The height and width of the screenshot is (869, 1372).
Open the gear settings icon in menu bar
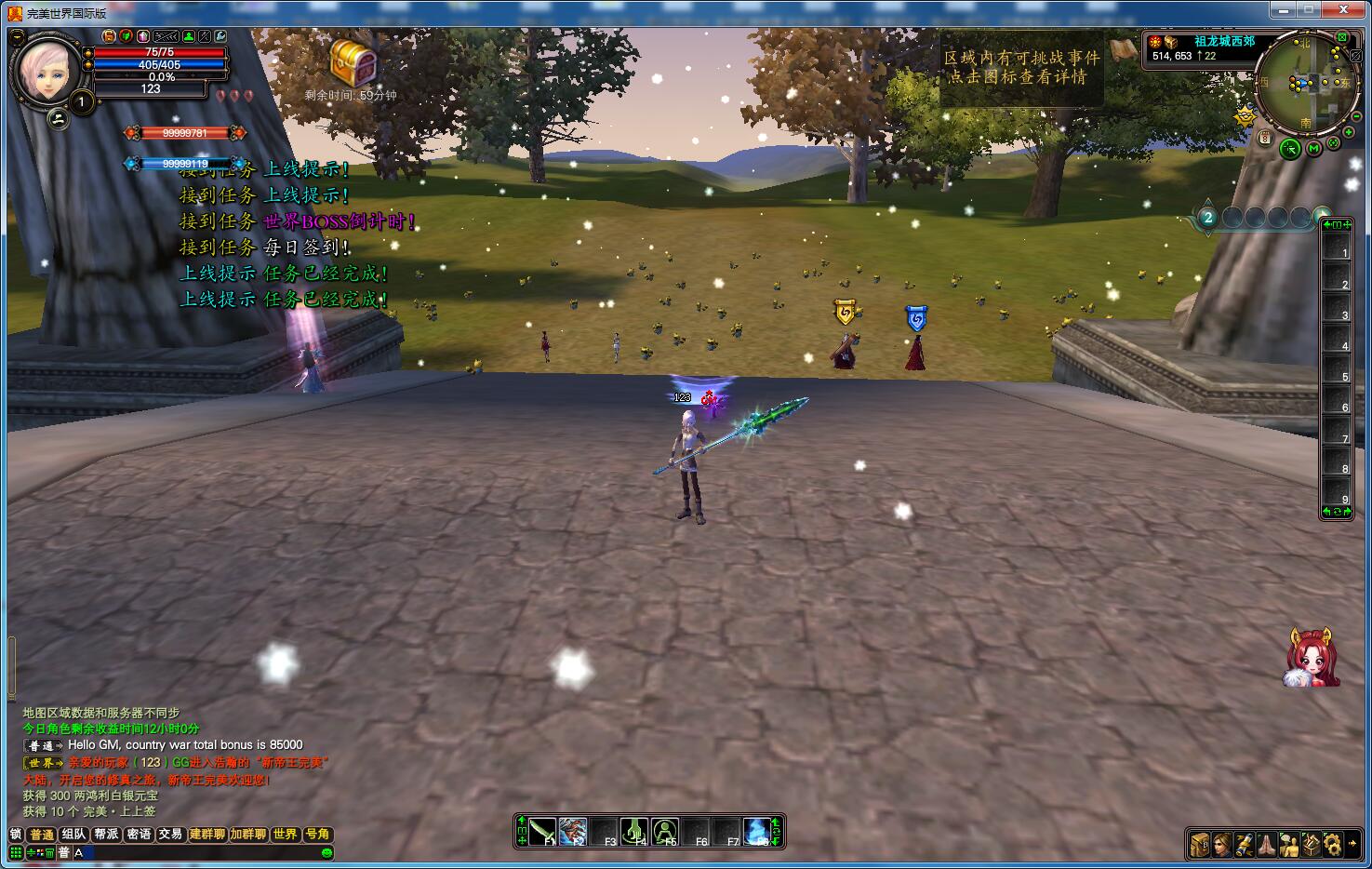1333,844
